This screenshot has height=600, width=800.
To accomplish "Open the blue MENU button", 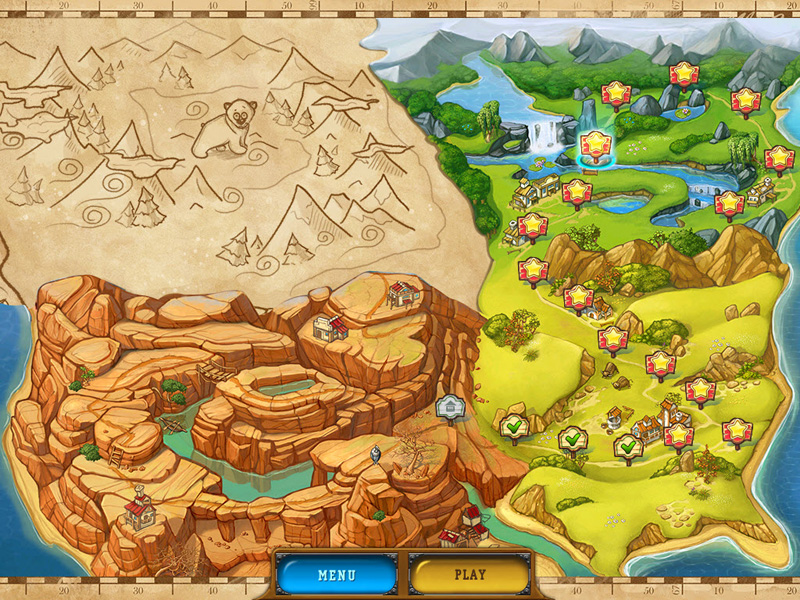I will 336,575.
